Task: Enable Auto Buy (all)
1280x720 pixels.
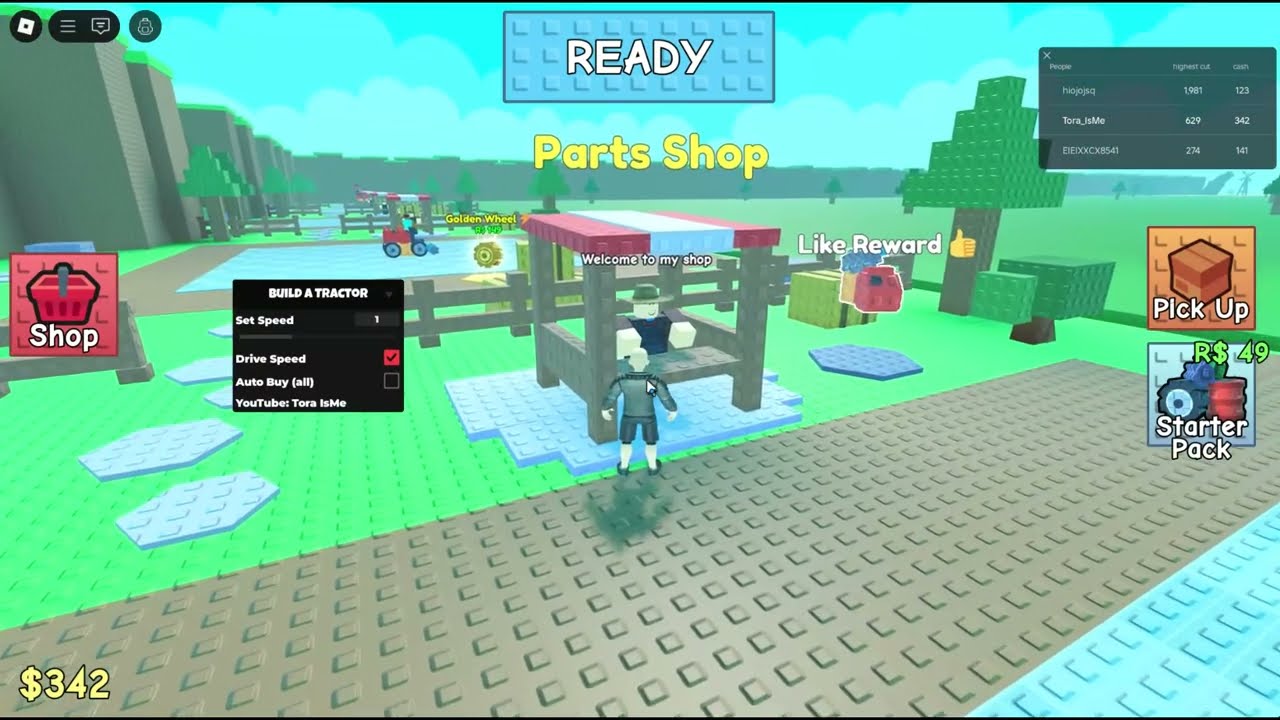Action: click(x=391, y=380)
